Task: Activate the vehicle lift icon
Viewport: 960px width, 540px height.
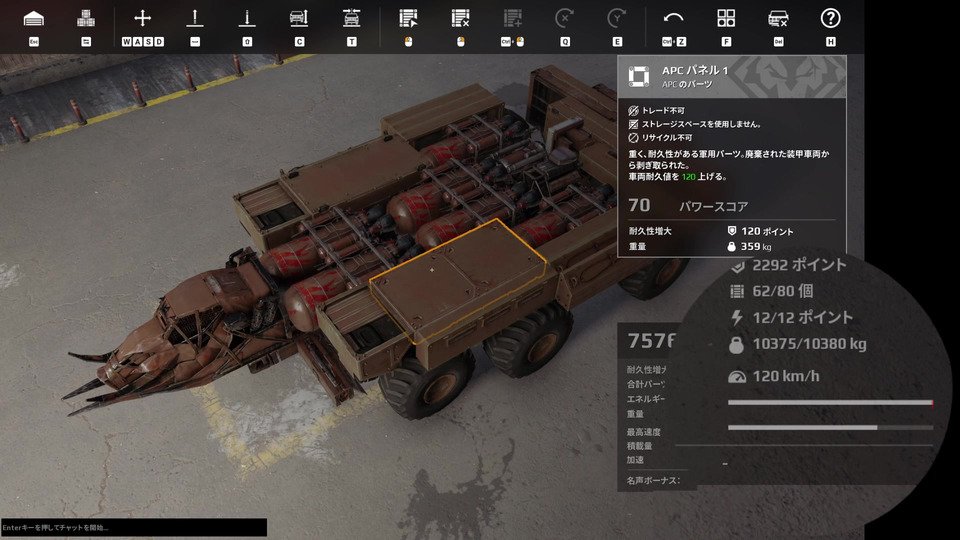Action: [x=298, y=19]
